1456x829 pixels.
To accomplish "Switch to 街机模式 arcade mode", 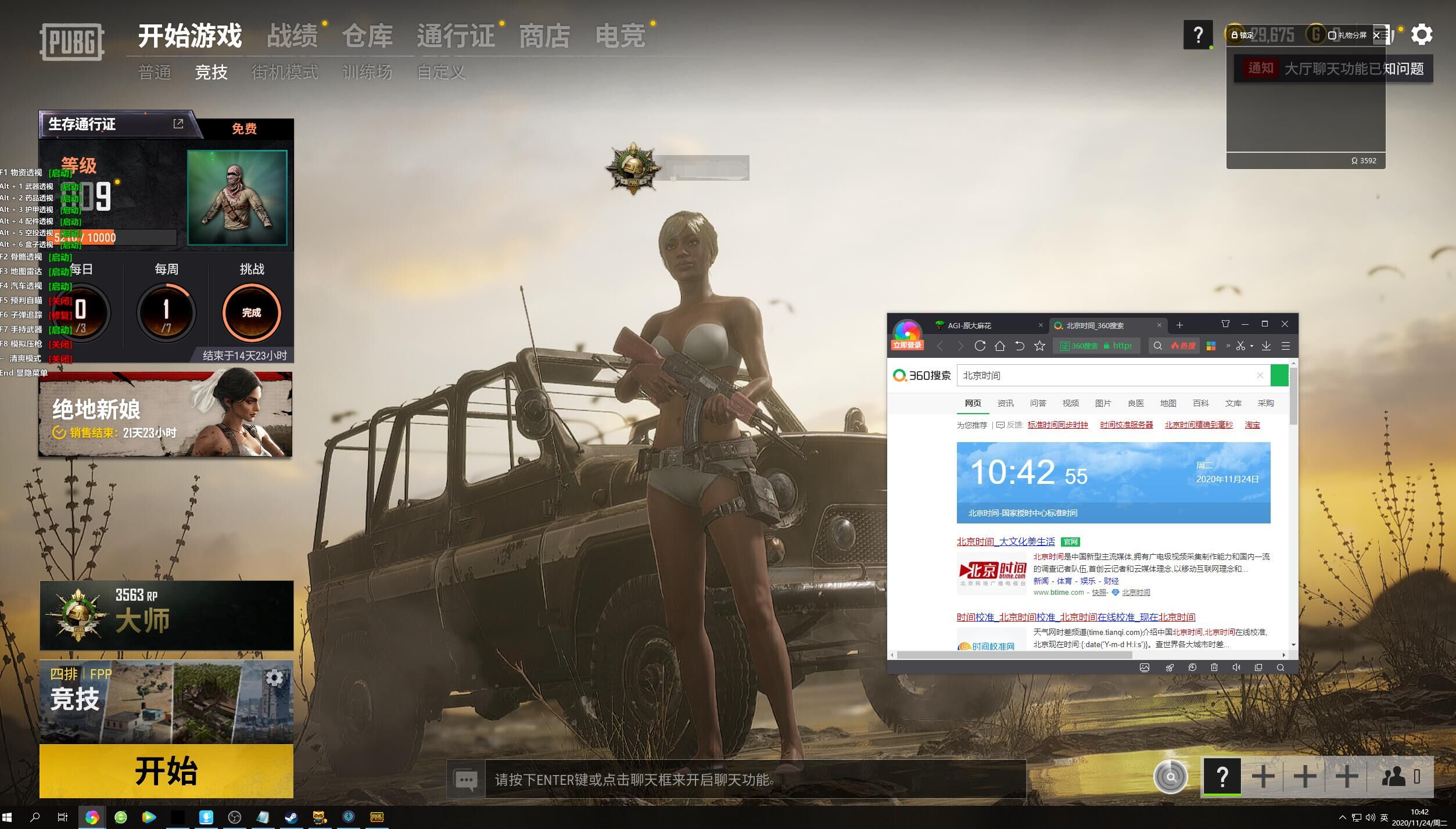I will pos(285,73).
